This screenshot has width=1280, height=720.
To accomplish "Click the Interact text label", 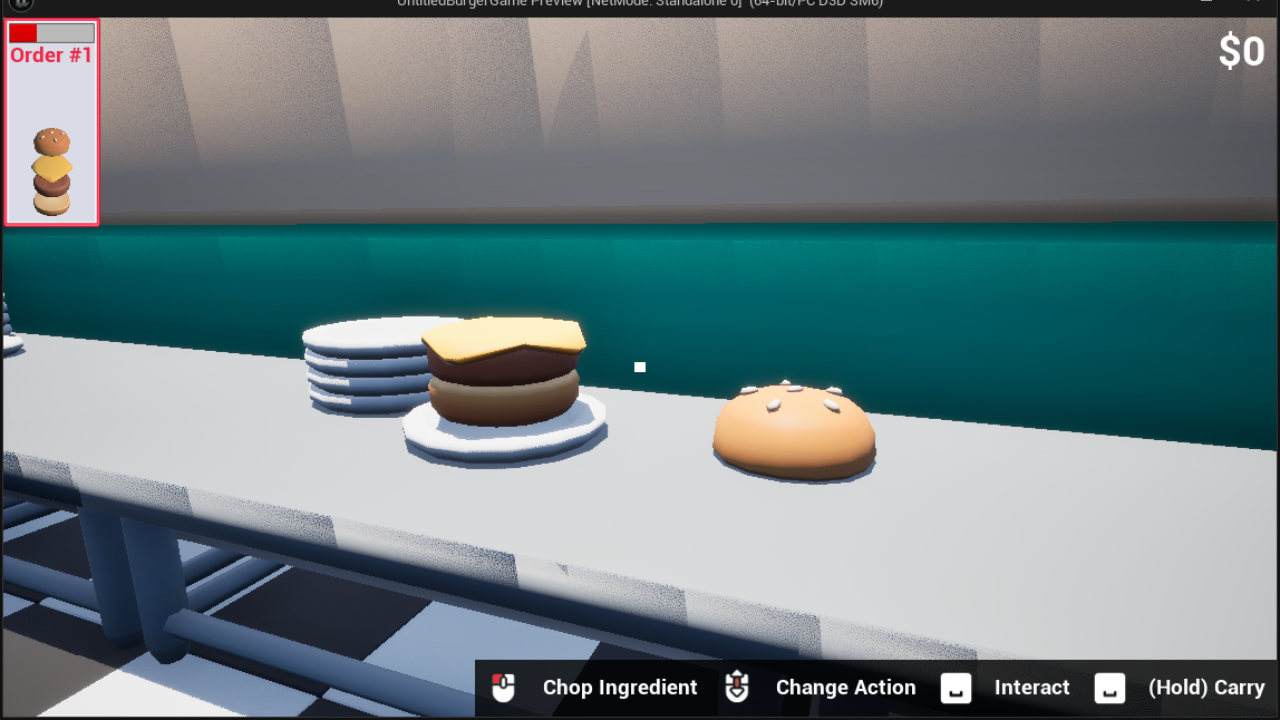I will tap(1032, 687).
